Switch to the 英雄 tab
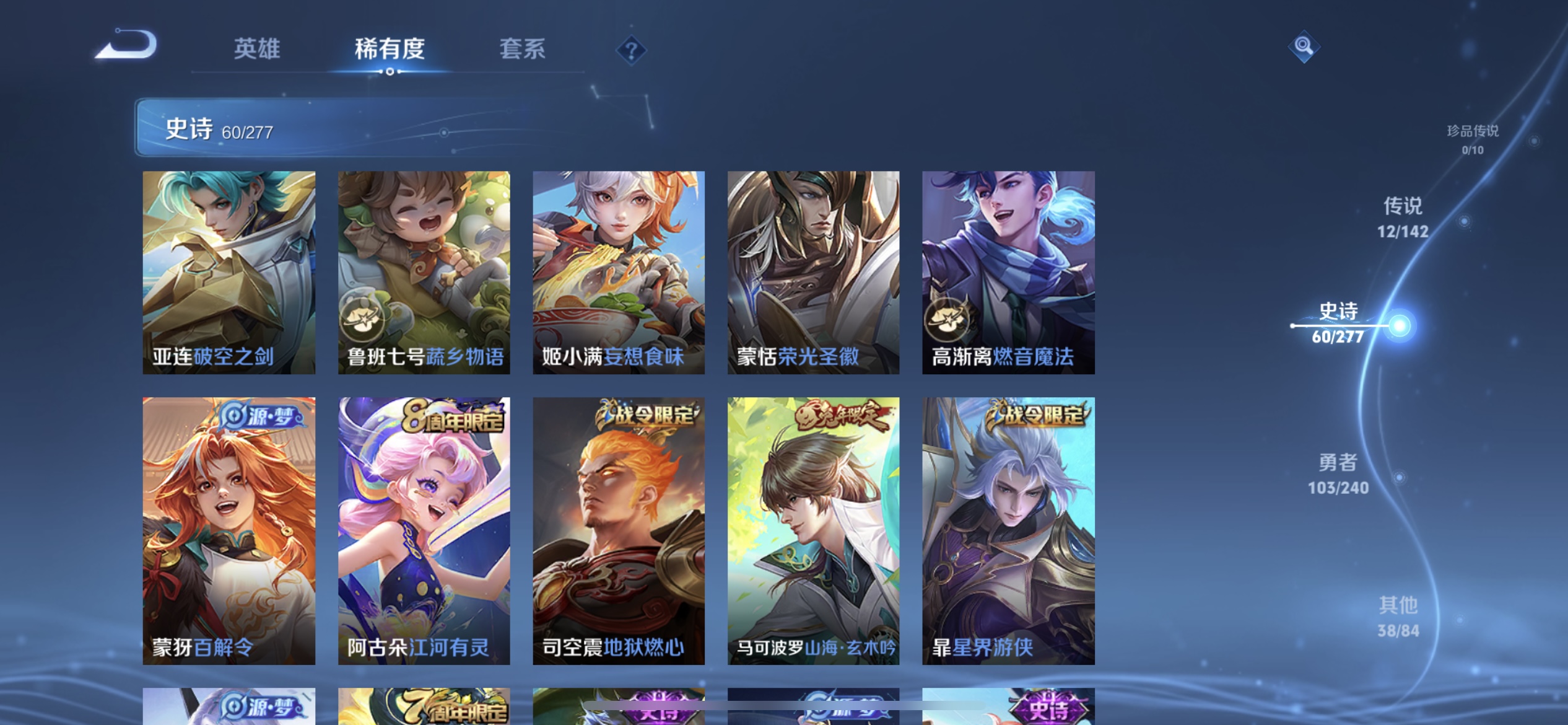The image size is (1568, 725). coord(257,50)
